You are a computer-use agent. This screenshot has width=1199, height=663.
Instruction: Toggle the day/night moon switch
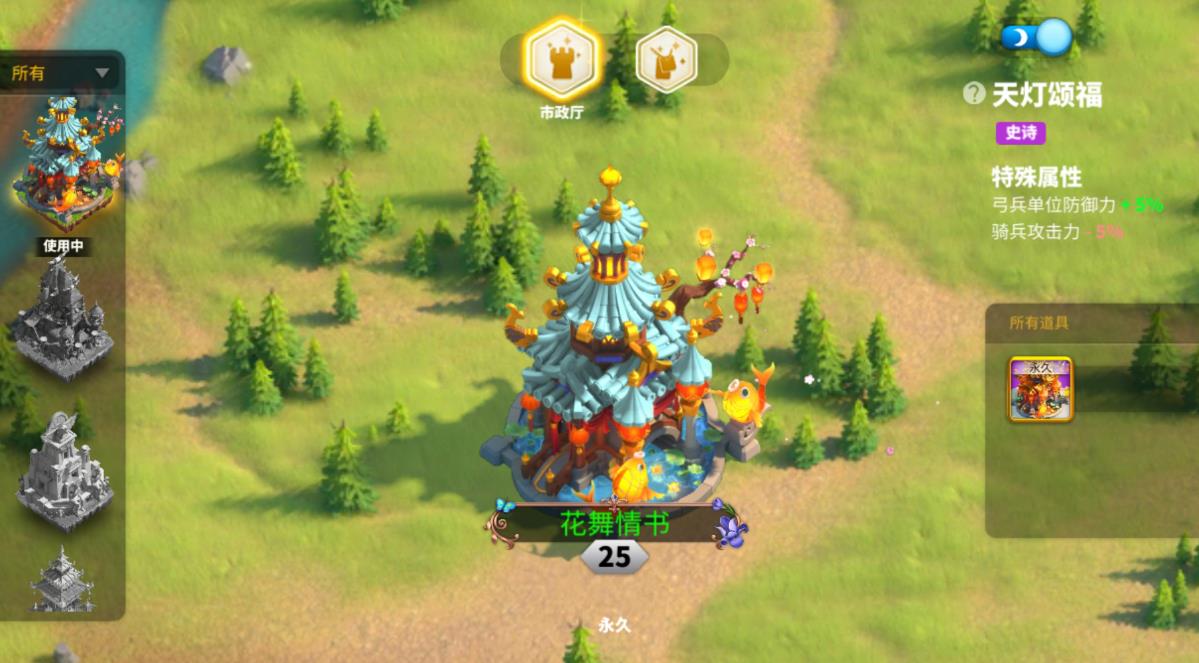[1036, 37]
